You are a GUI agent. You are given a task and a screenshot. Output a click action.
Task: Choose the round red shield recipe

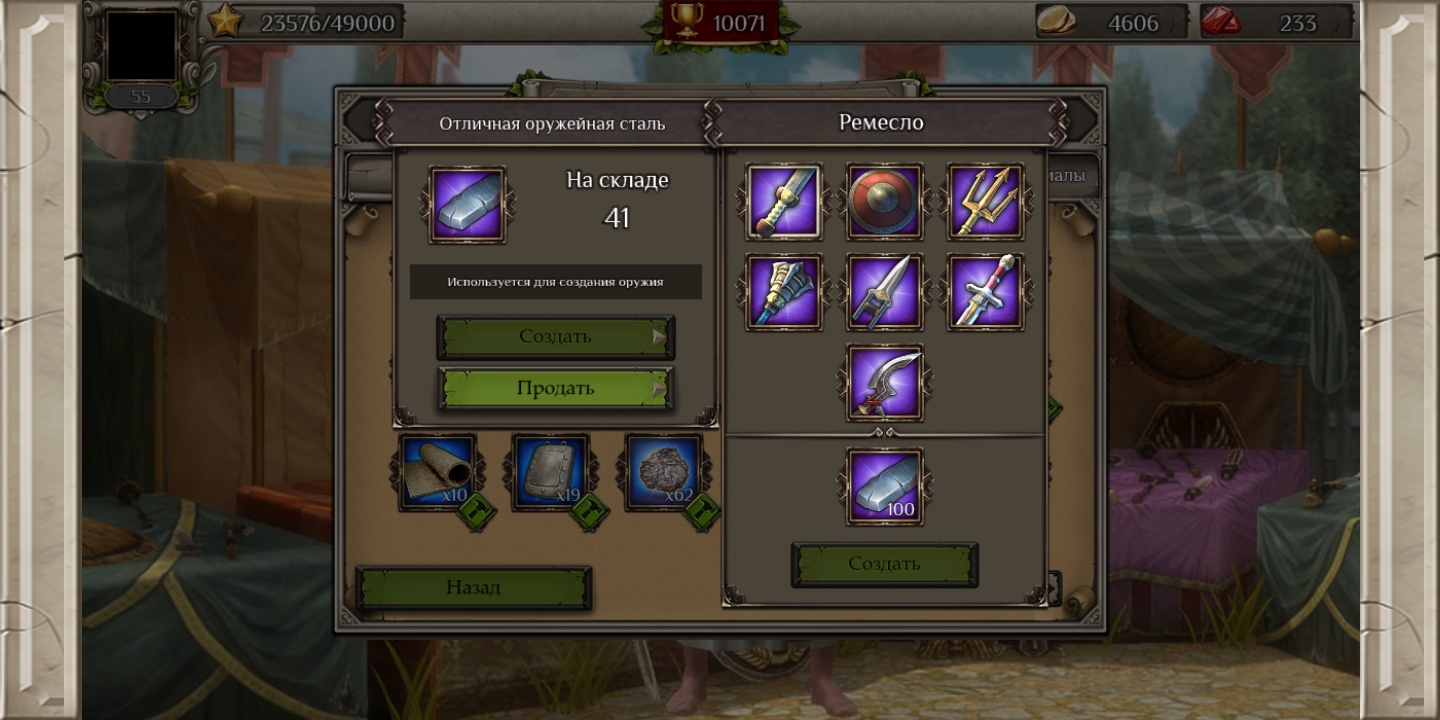pos(884,202)
